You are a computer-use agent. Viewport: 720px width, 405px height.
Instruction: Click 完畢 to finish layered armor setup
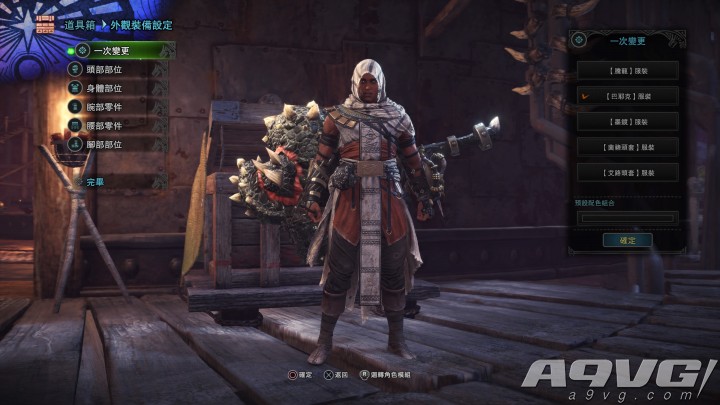pos(96,182)
